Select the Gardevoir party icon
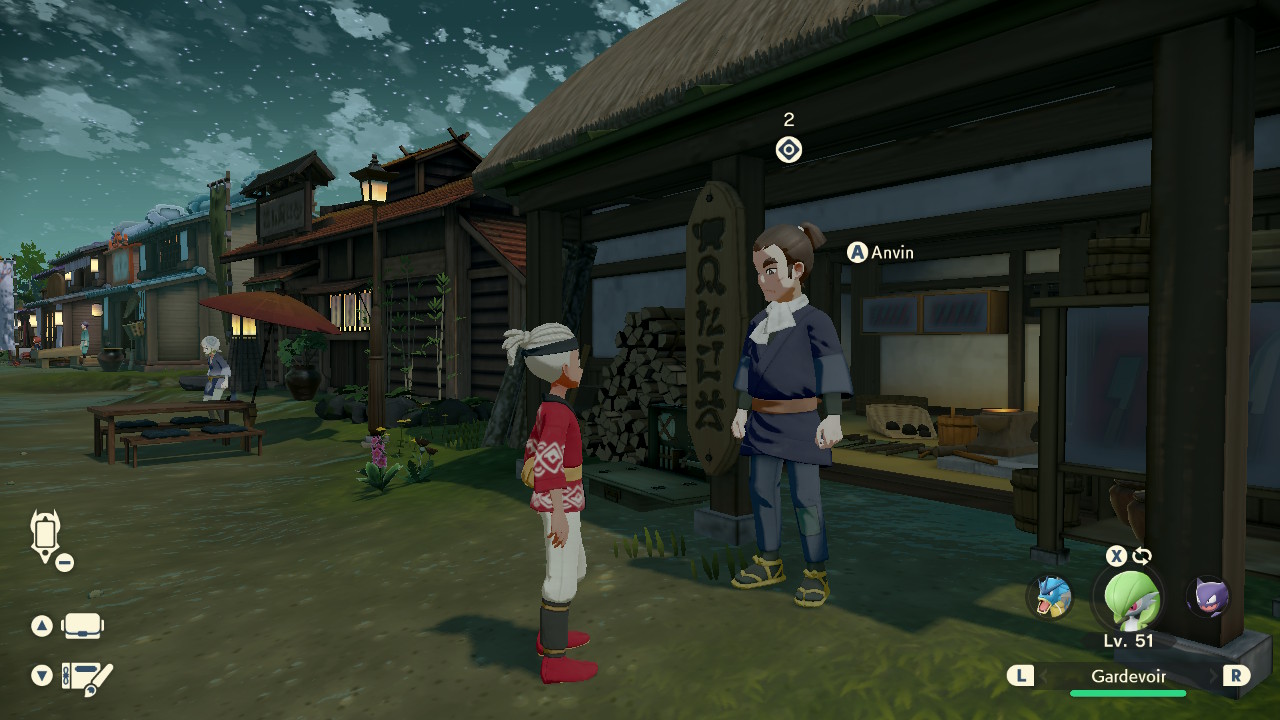The image size is (1280, 720). (x=1129, y=597)
